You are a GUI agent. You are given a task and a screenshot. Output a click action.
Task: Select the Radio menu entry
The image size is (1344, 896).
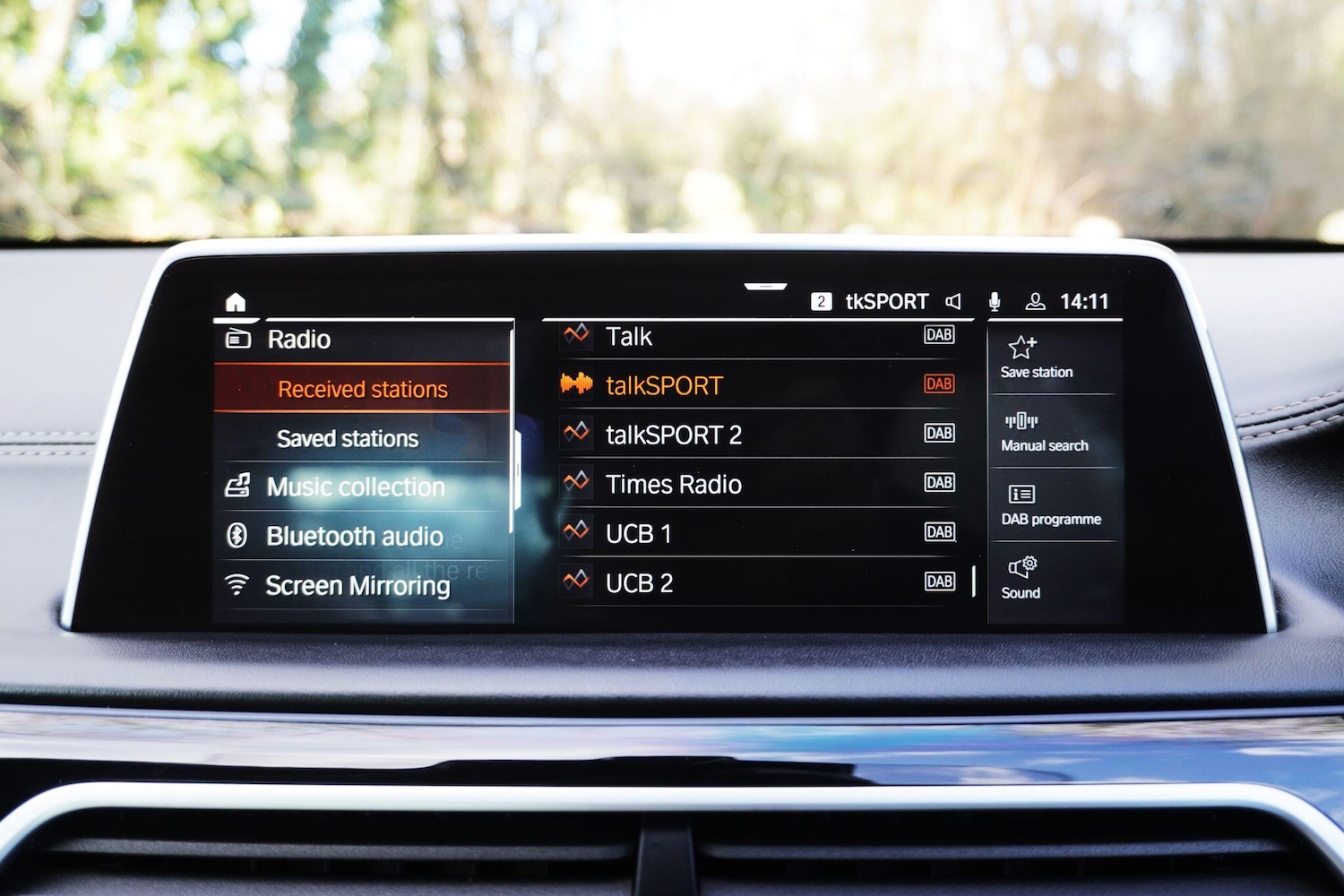[299, 340]
